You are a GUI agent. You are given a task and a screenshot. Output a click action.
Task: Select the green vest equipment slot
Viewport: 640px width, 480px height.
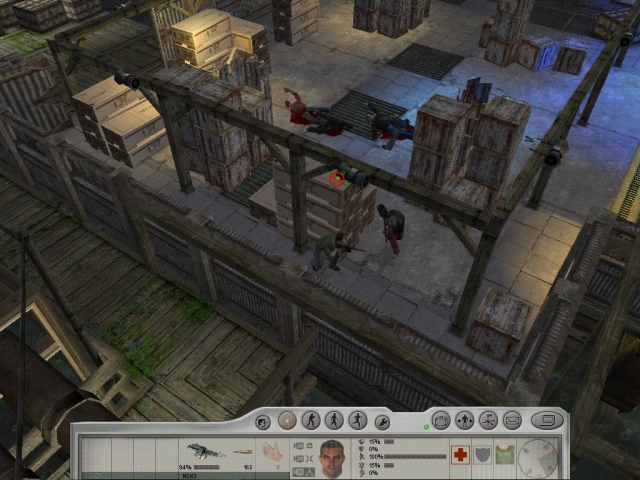tap(504, 455)
